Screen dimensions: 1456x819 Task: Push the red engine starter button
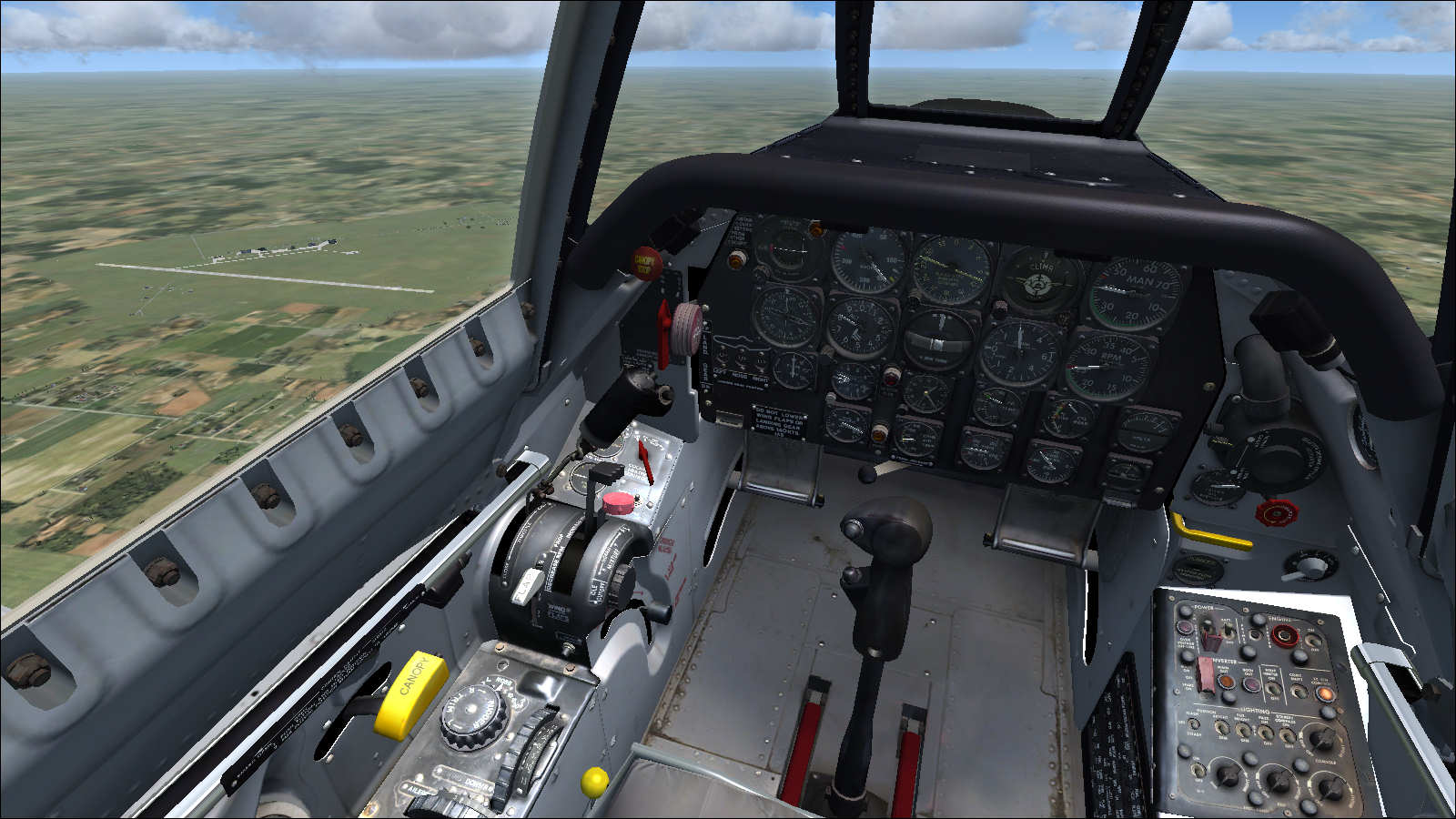[x=1284, y=635]
